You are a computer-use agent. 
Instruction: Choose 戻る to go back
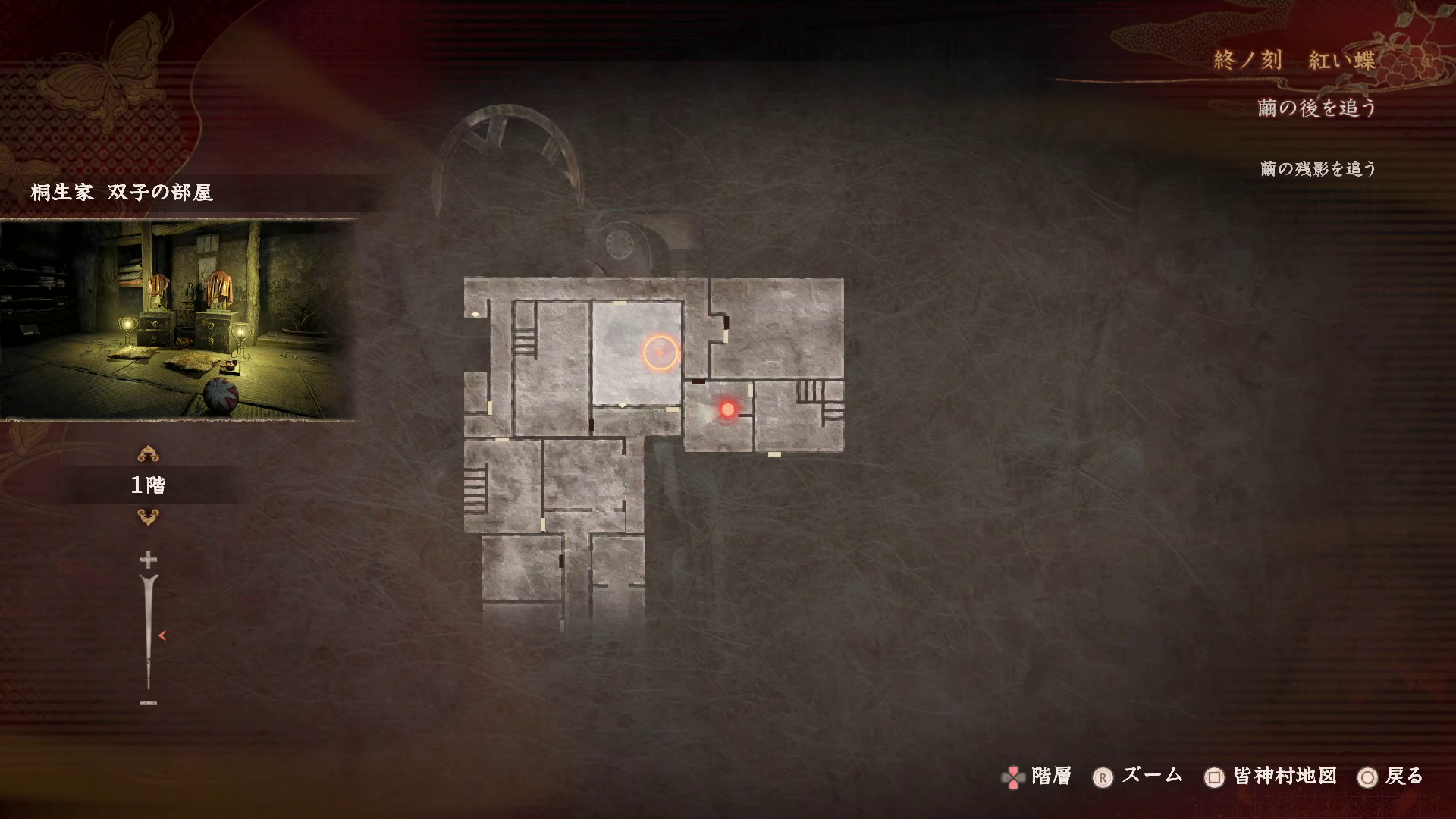tap(1392, 777)
